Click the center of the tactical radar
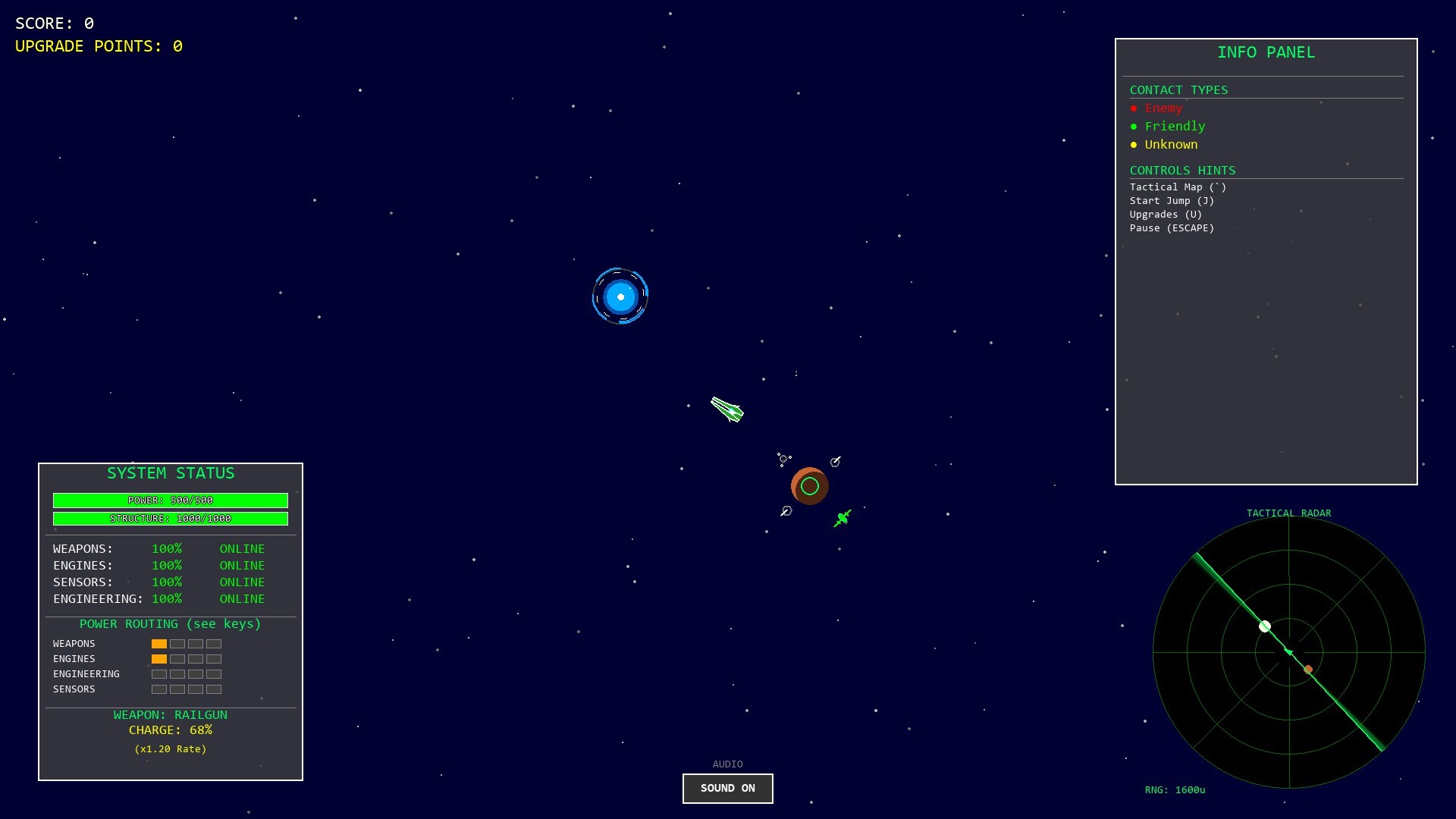 pyautogui.click(x=1289, y=654)
